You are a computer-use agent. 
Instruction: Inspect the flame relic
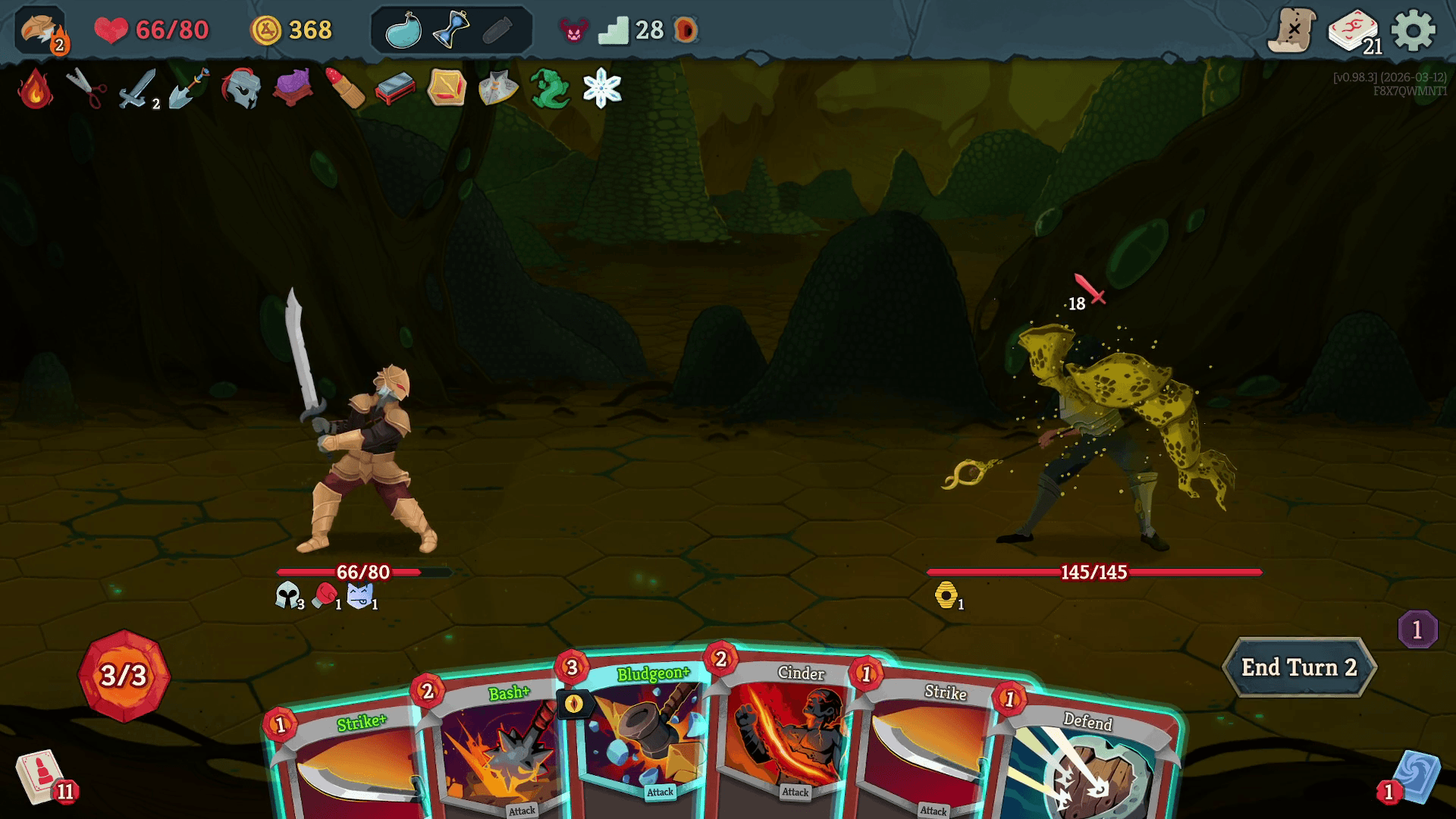click(35, 89)
